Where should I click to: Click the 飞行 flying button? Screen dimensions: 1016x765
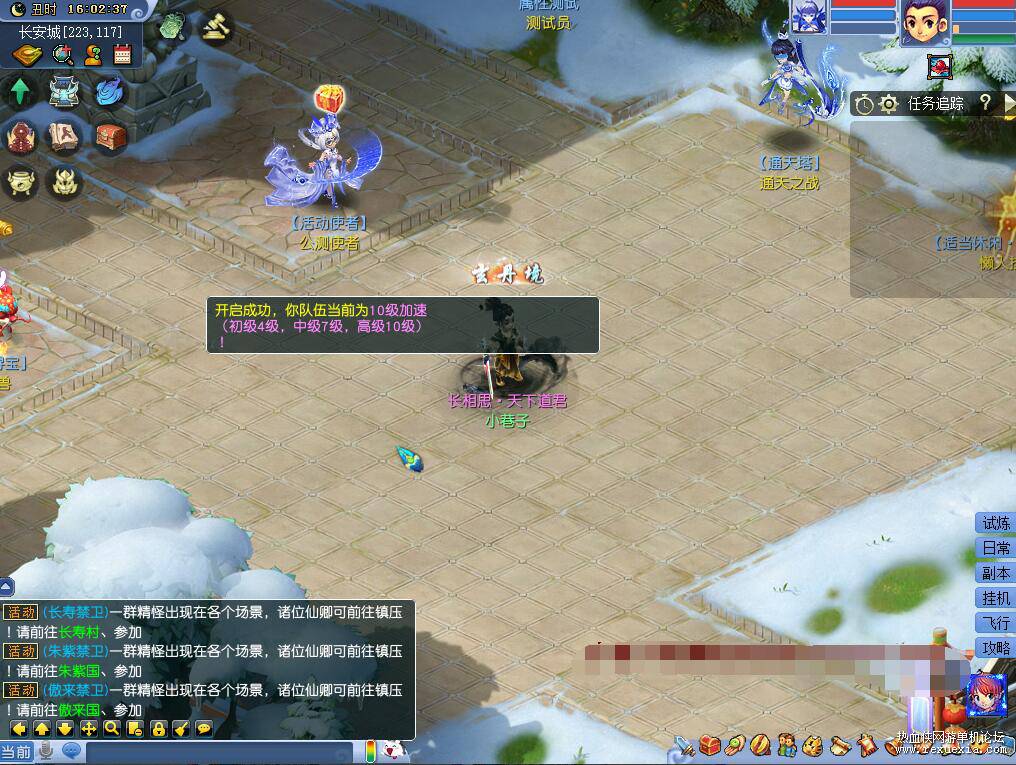click(995, 623)
